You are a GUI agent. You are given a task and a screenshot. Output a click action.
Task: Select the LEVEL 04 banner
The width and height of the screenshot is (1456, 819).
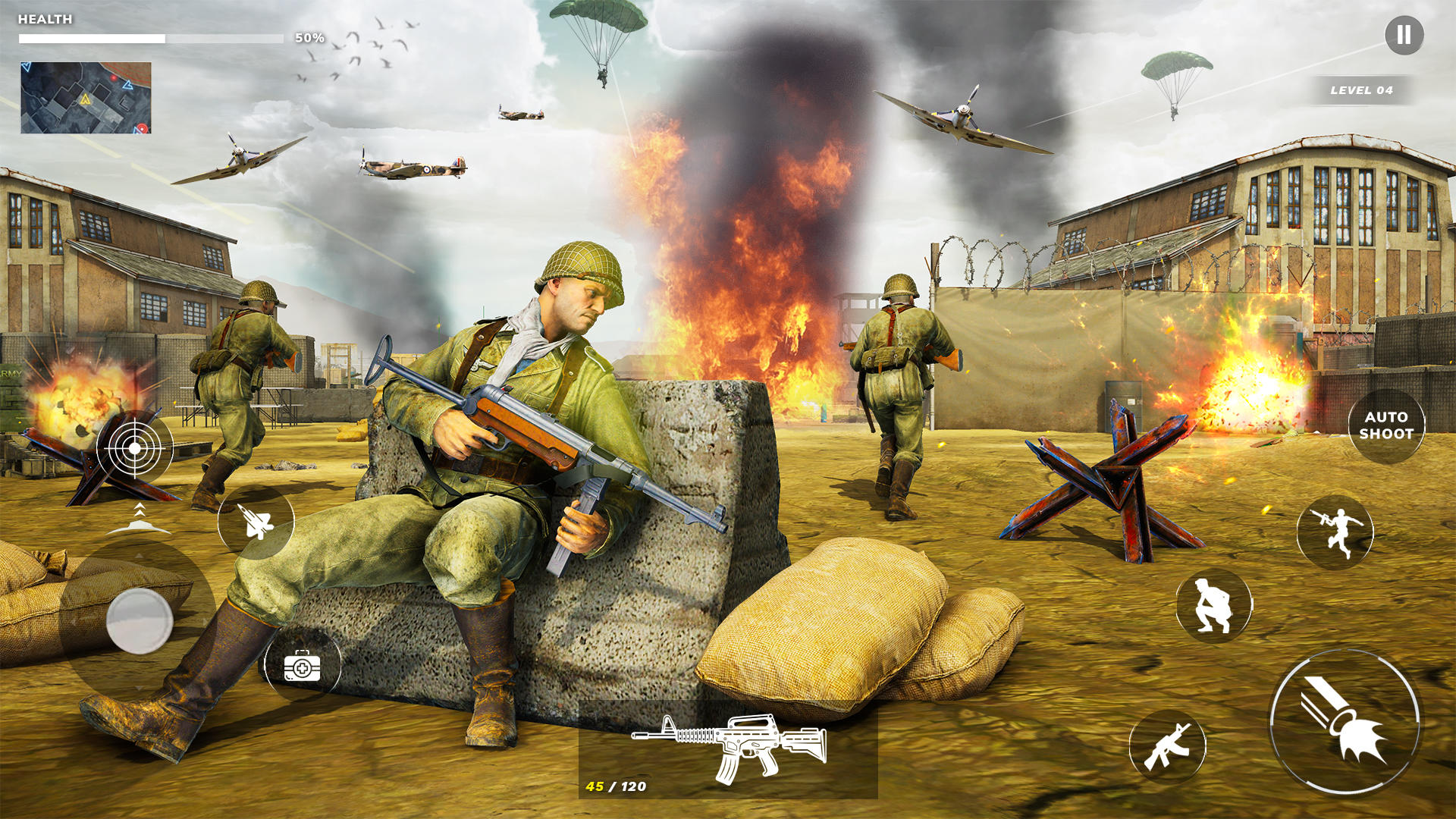click(x=1361, y=91)
